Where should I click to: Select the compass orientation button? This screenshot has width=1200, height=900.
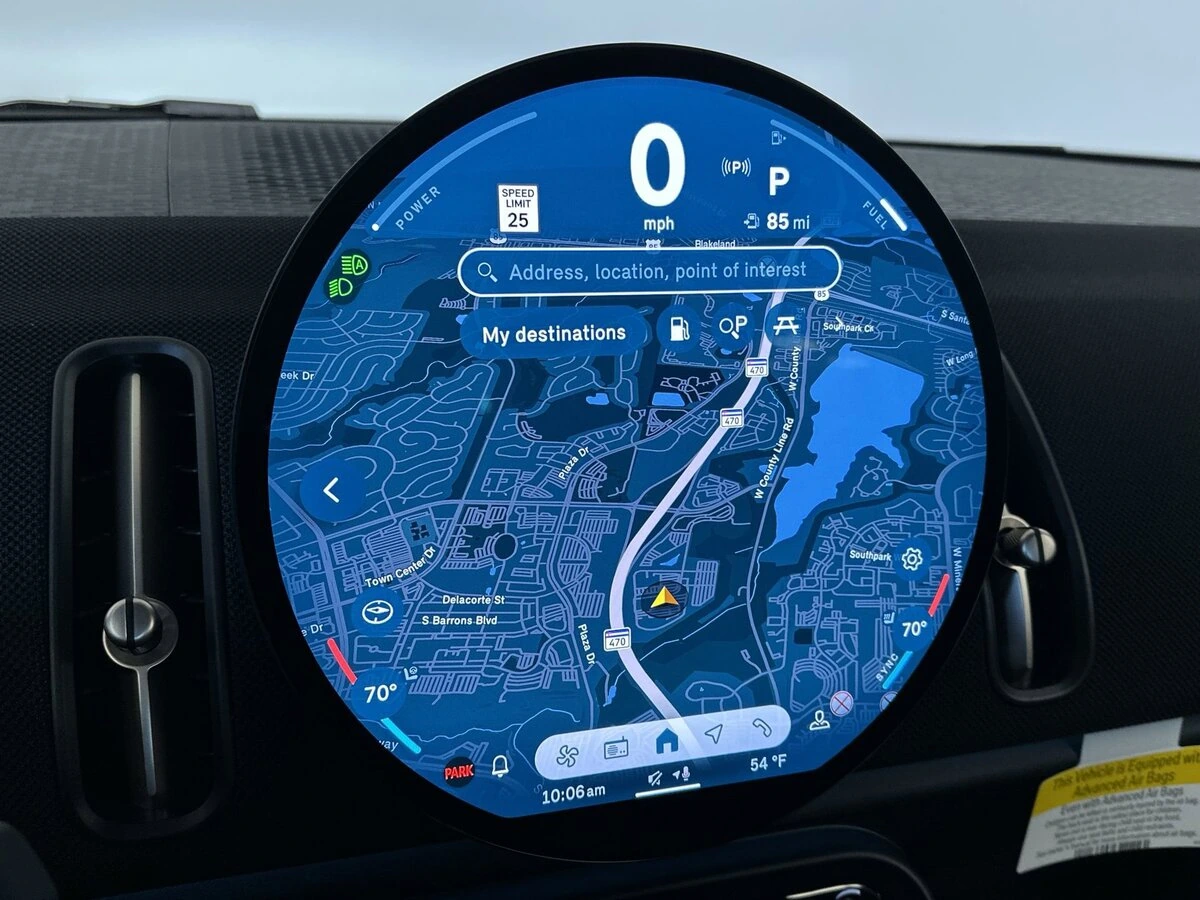(379, 612)
